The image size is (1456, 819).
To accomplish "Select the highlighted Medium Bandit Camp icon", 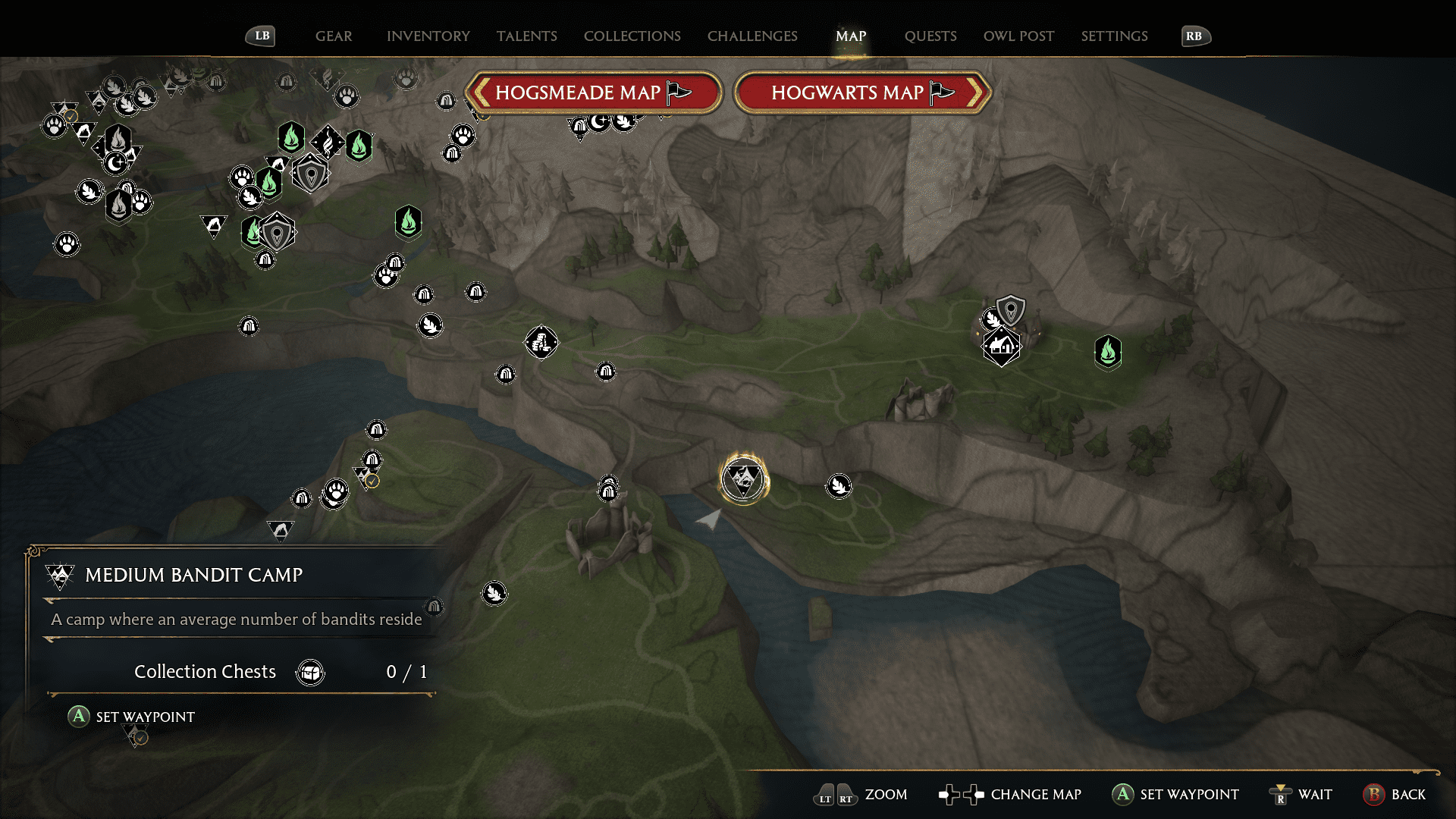I will [744, 478].
